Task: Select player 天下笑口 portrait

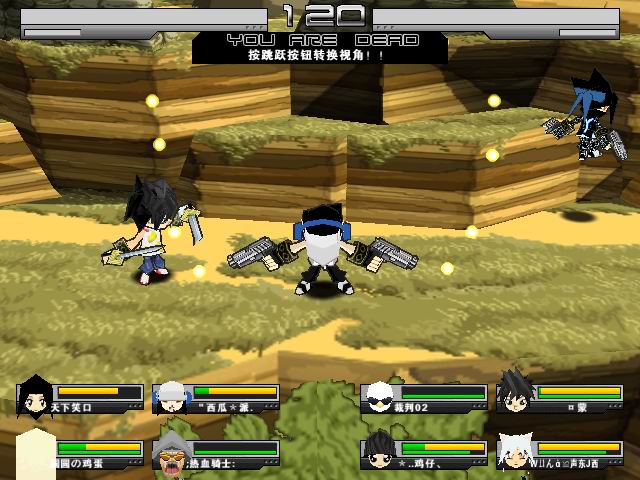Action: tap(36, 397)
